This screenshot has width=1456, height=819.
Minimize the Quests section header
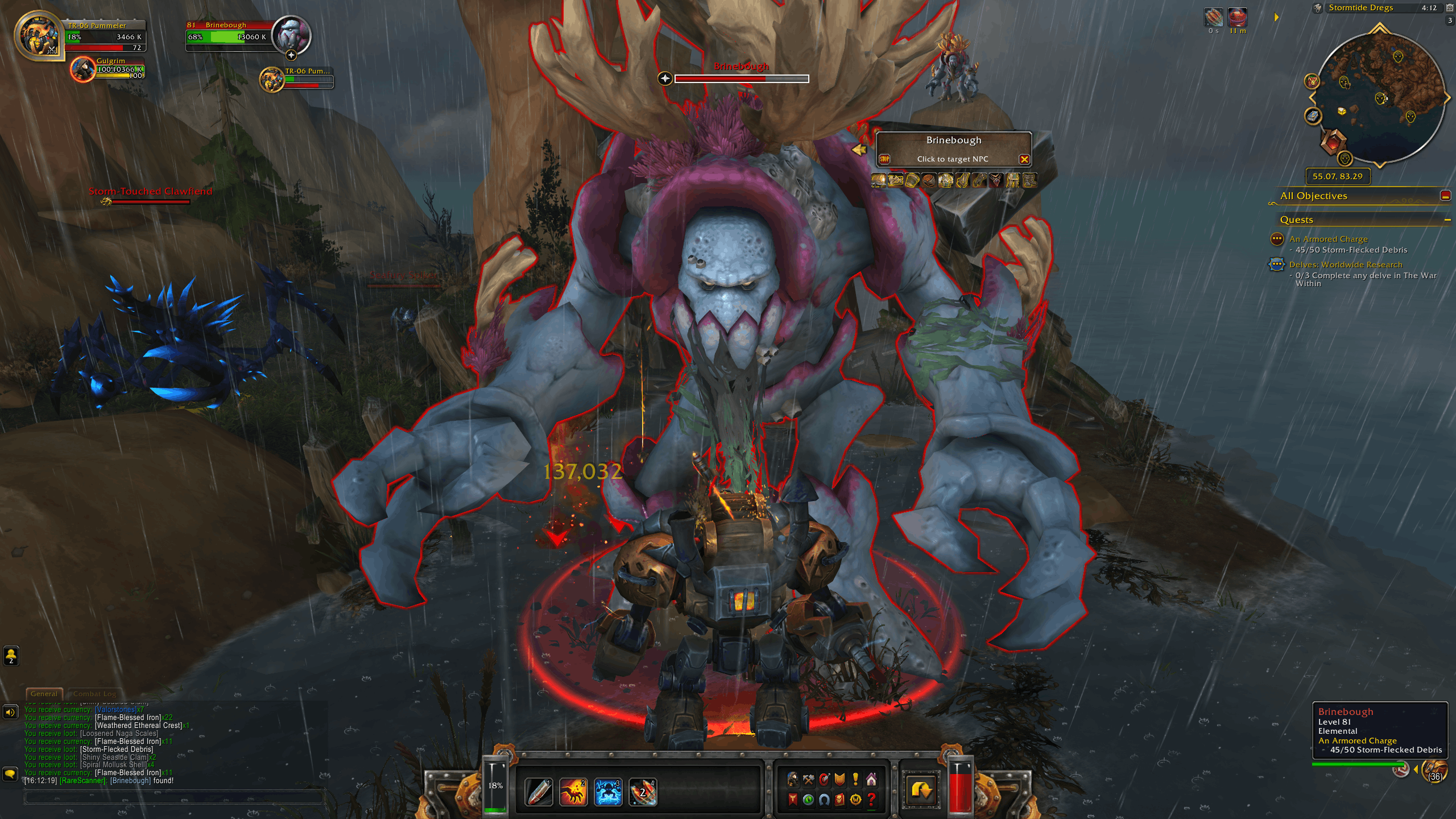(1447, 220)
